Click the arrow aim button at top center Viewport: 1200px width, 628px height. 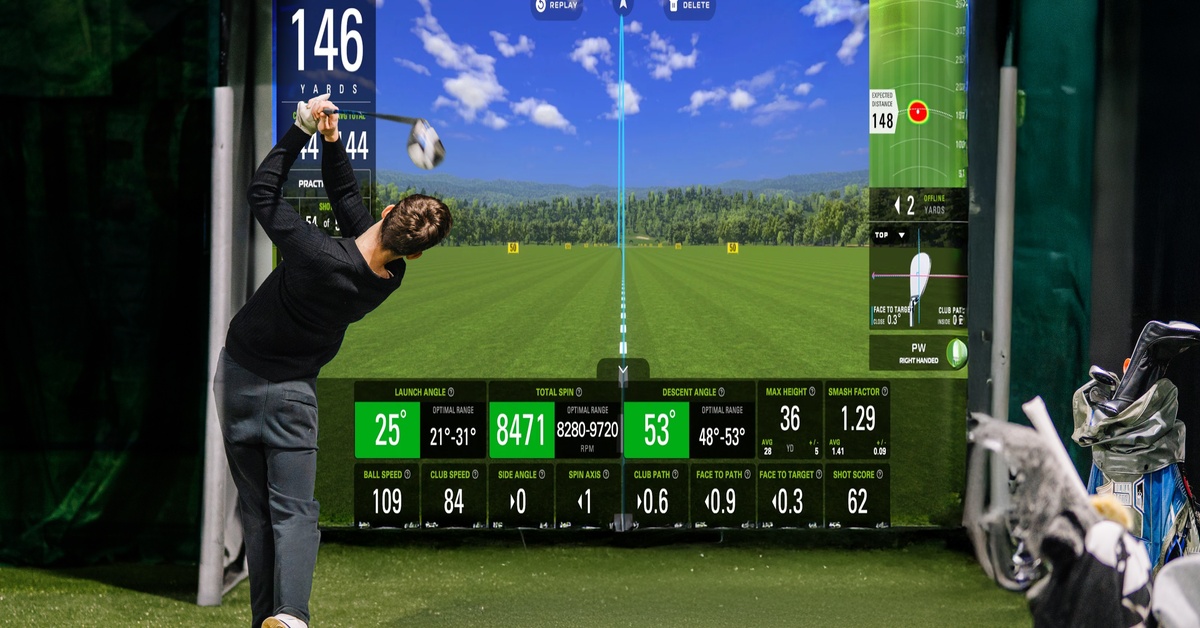coord(623,6)
